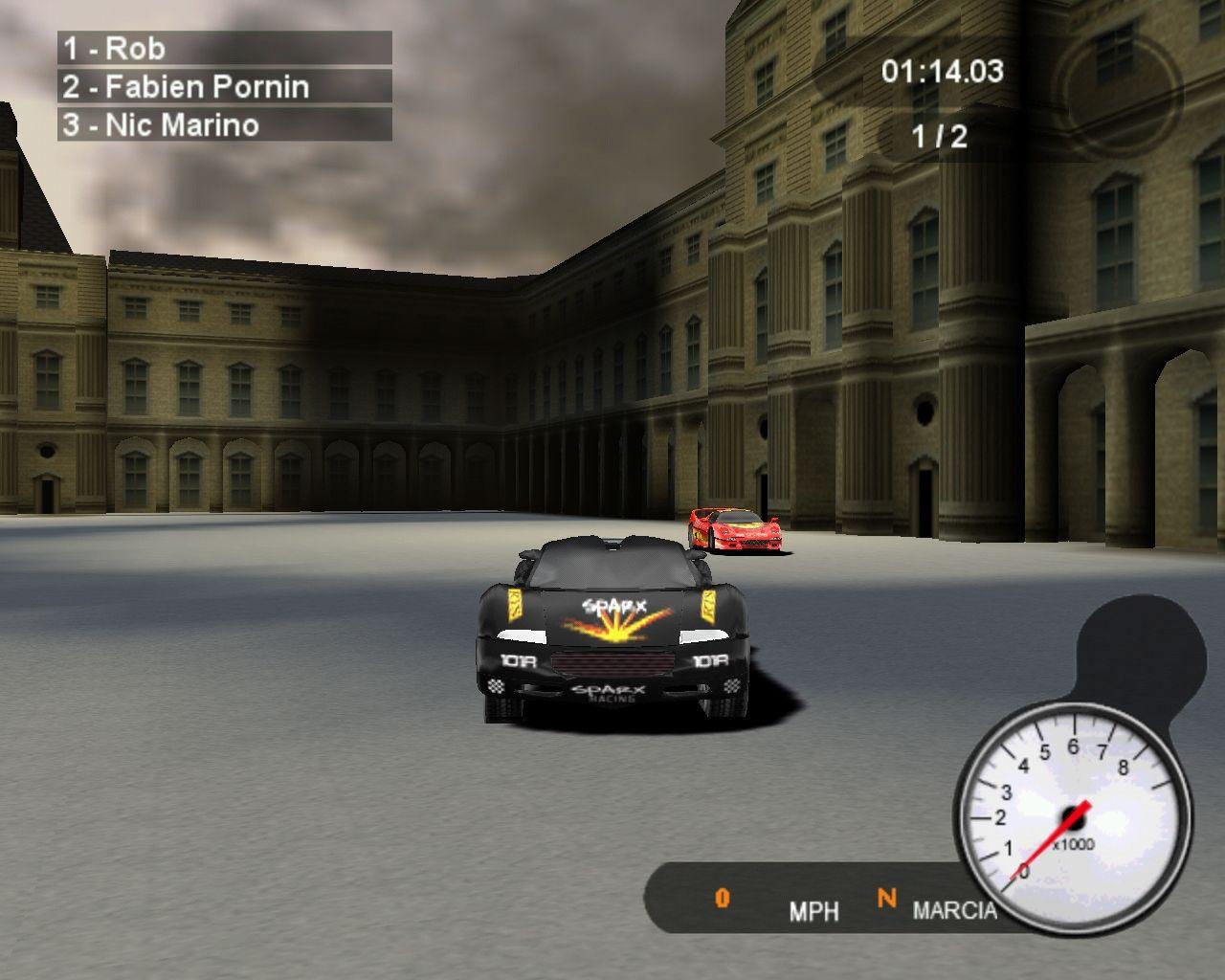This screenshot has height=980, width=1225.
Task: Expand the leaderboard panel
Action: (x=225, y=86)
